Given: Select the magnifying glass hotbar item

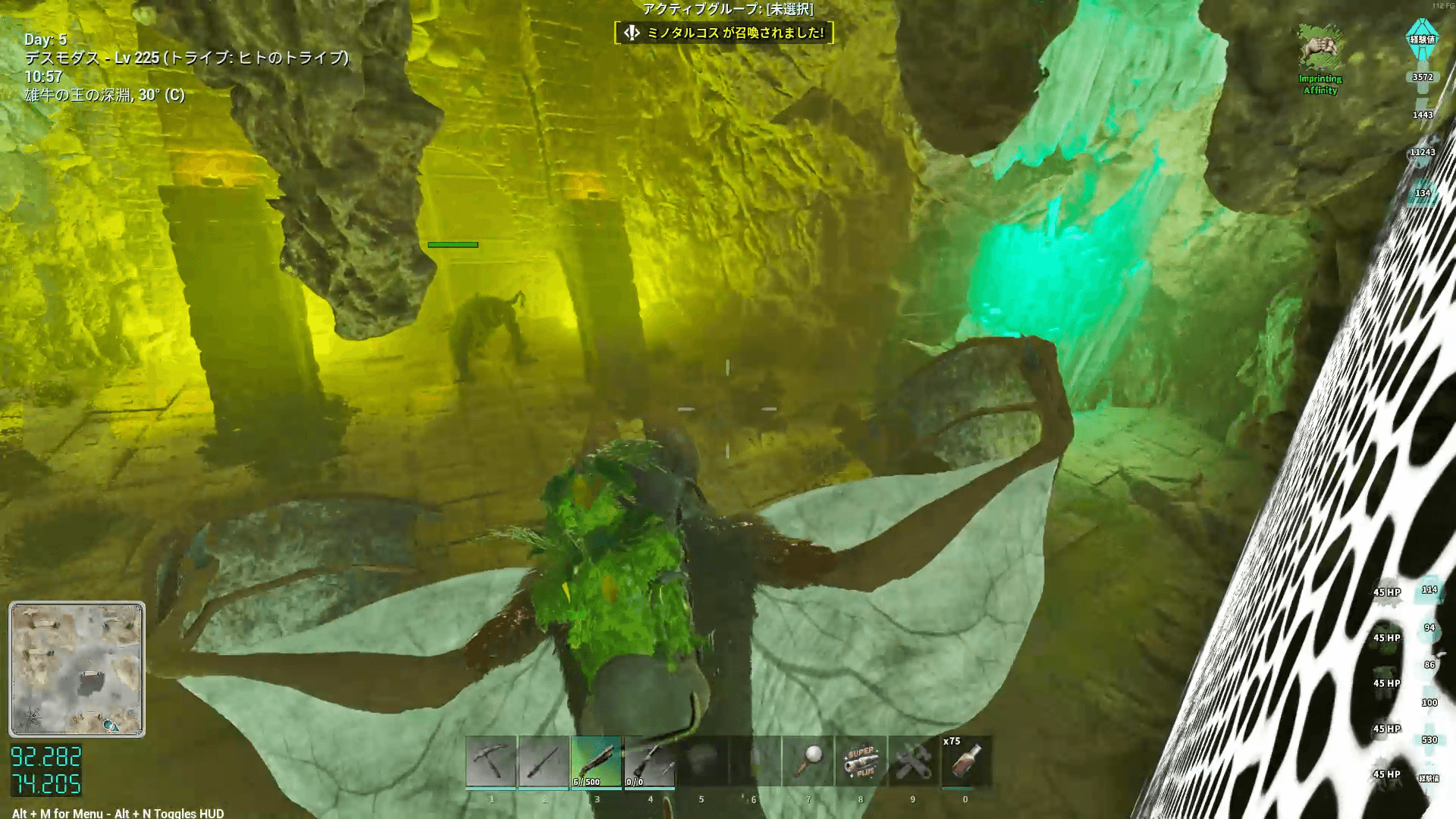Looking at the screenshot, I should tap(808, 761).
